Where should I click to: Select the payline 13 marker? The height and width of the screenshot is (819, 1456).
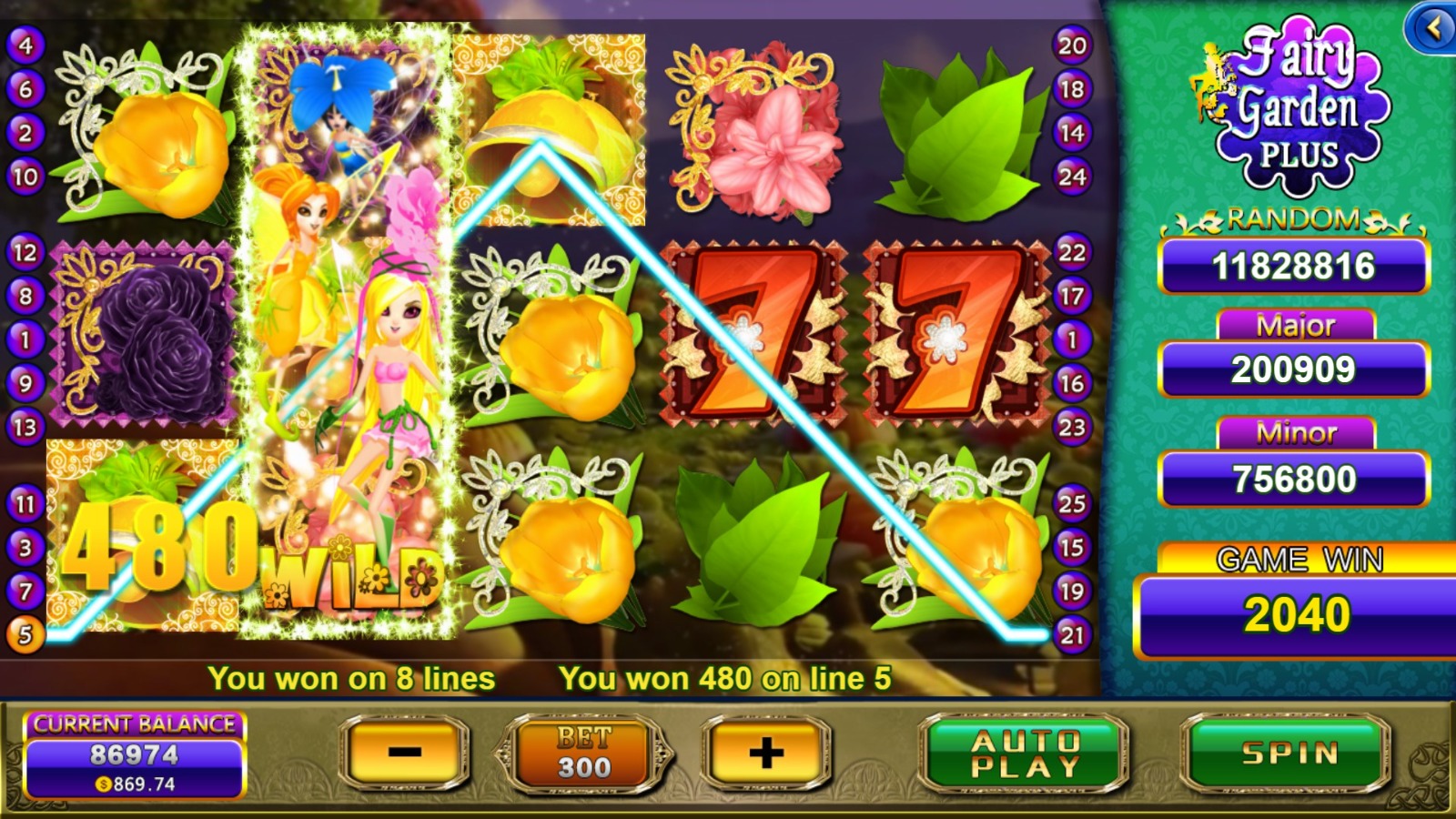point(25,427)
